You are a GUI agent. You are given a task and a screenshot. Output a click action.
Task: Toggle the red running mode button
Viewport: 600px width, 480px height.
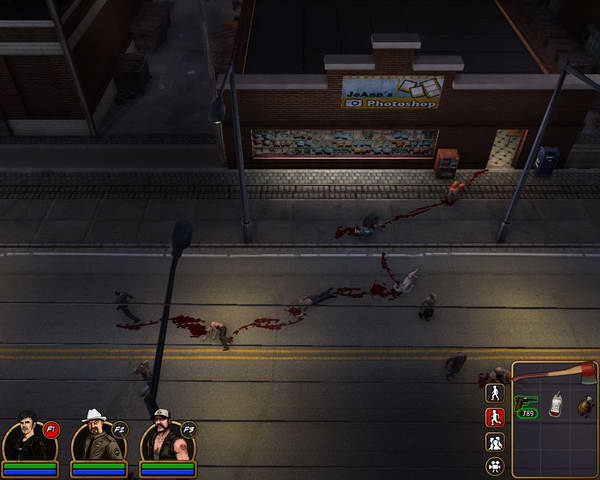(494, 417)
